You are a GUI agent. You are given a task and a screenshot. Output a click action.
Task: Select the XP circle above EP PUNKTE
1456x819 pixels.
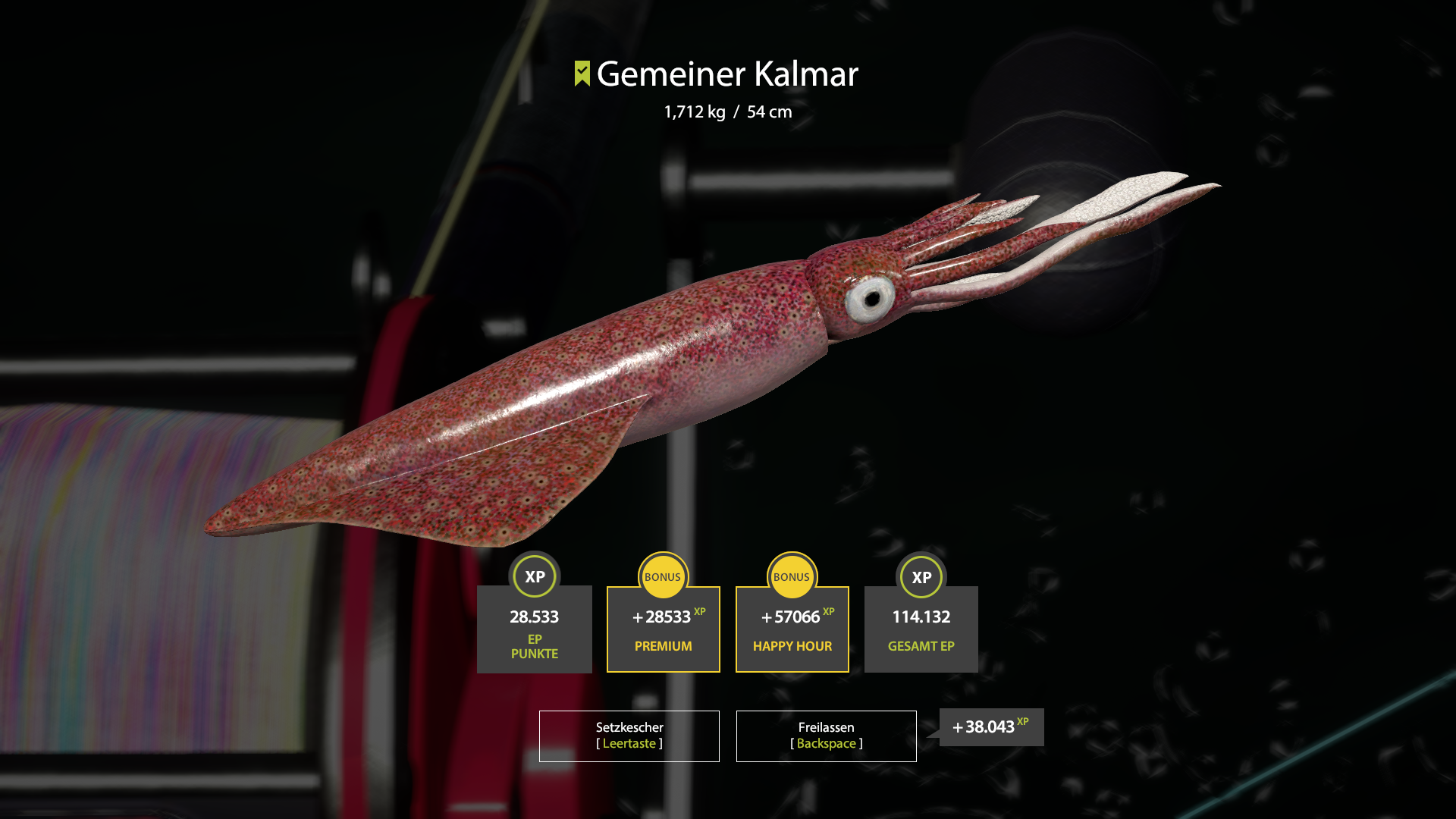pos(535,577)
